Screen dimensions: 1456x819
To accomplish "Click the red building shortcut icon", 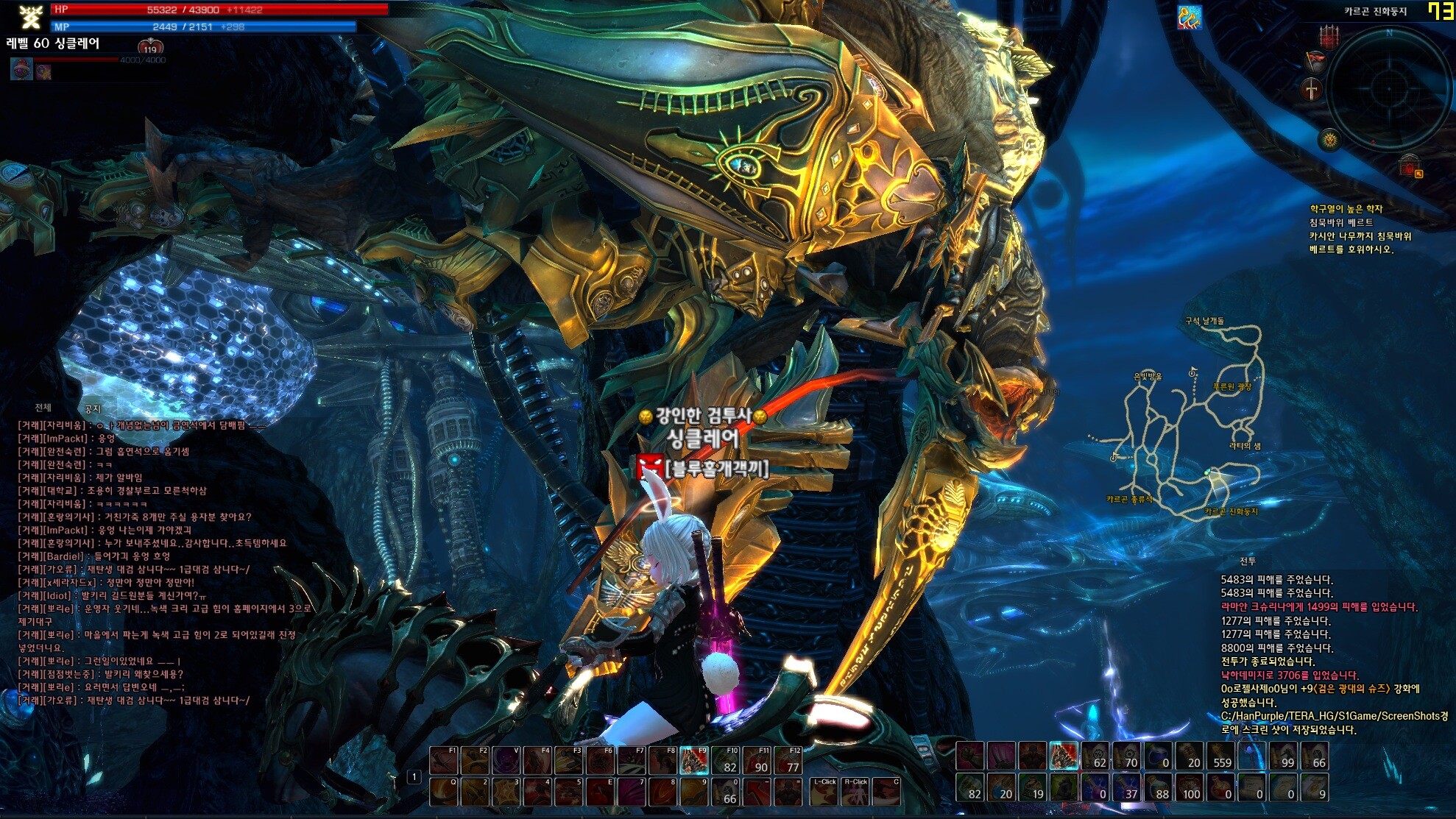I will pyautogui.click(x=1410, y=166).
